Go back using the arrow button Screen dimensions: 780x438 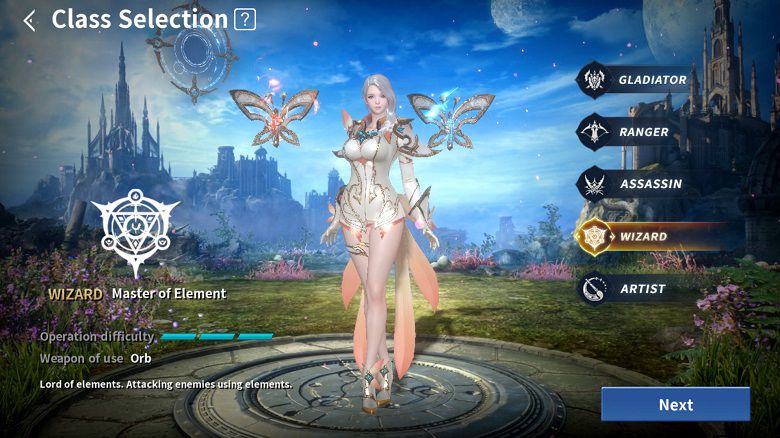click(29, 20)
